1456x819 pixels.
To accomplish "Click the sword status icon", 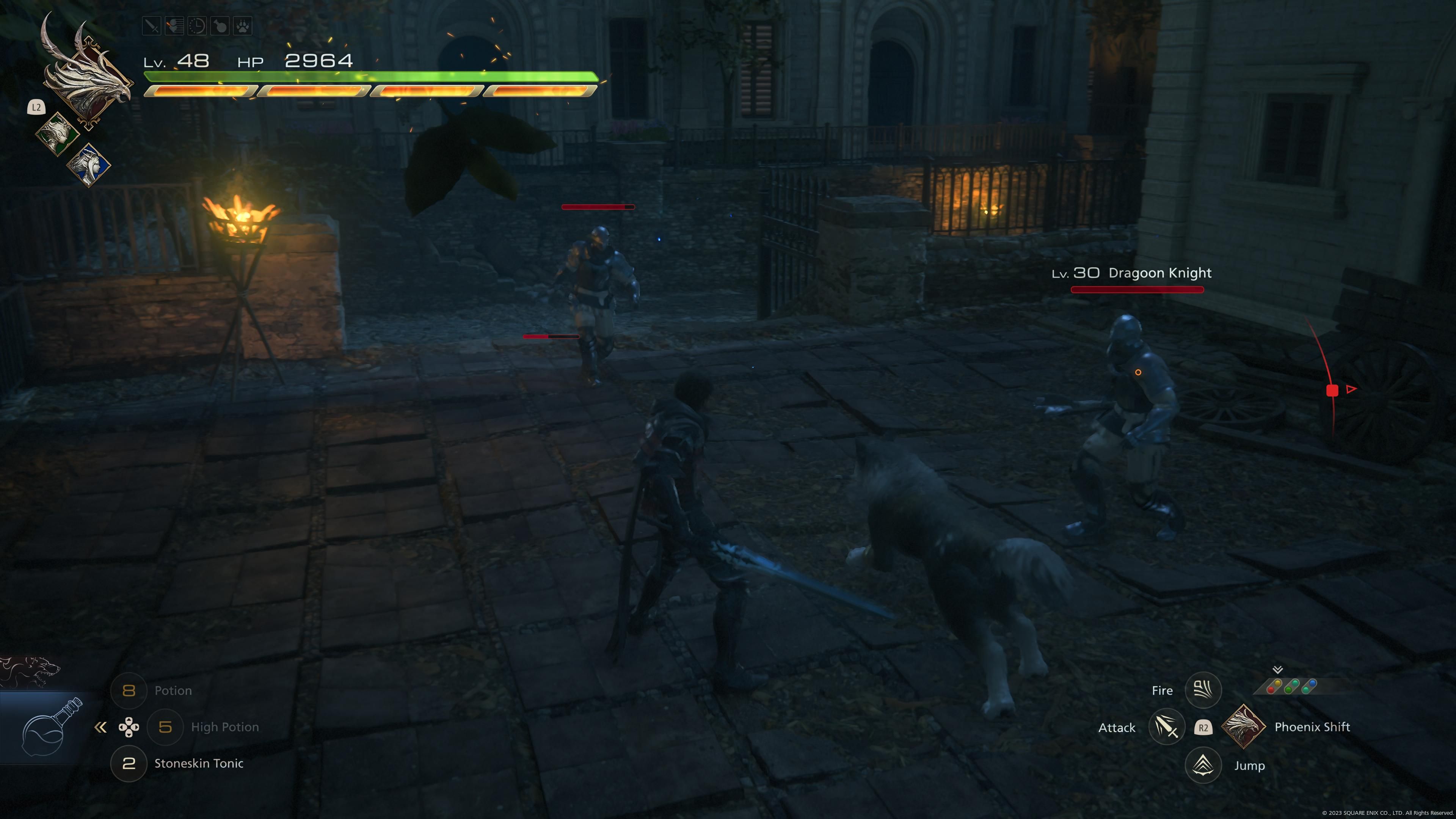I will click(152, 26).
